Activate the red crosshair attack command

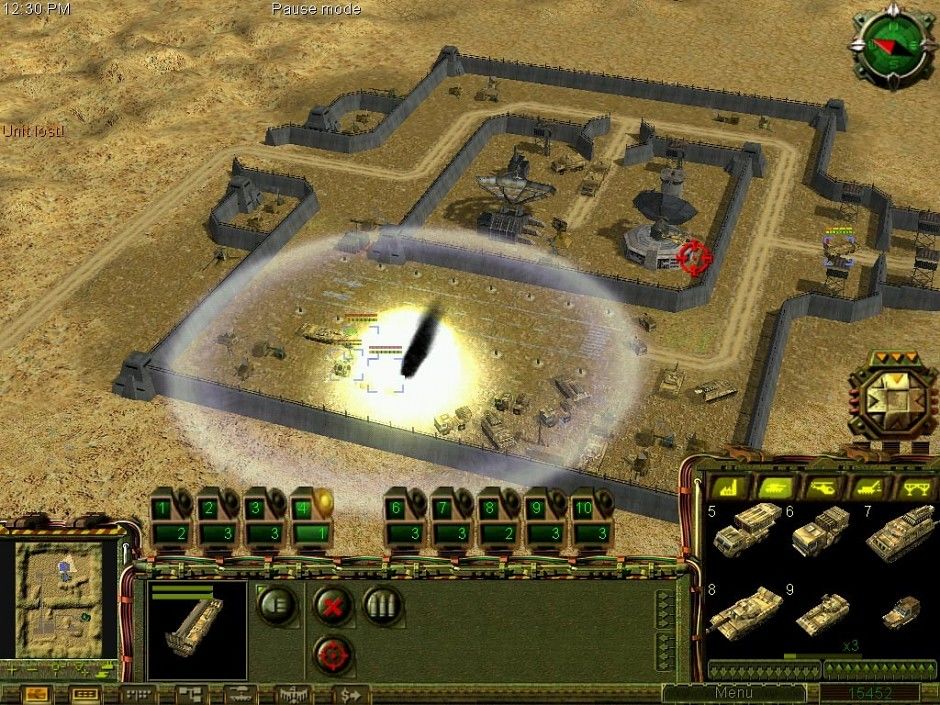331,654
